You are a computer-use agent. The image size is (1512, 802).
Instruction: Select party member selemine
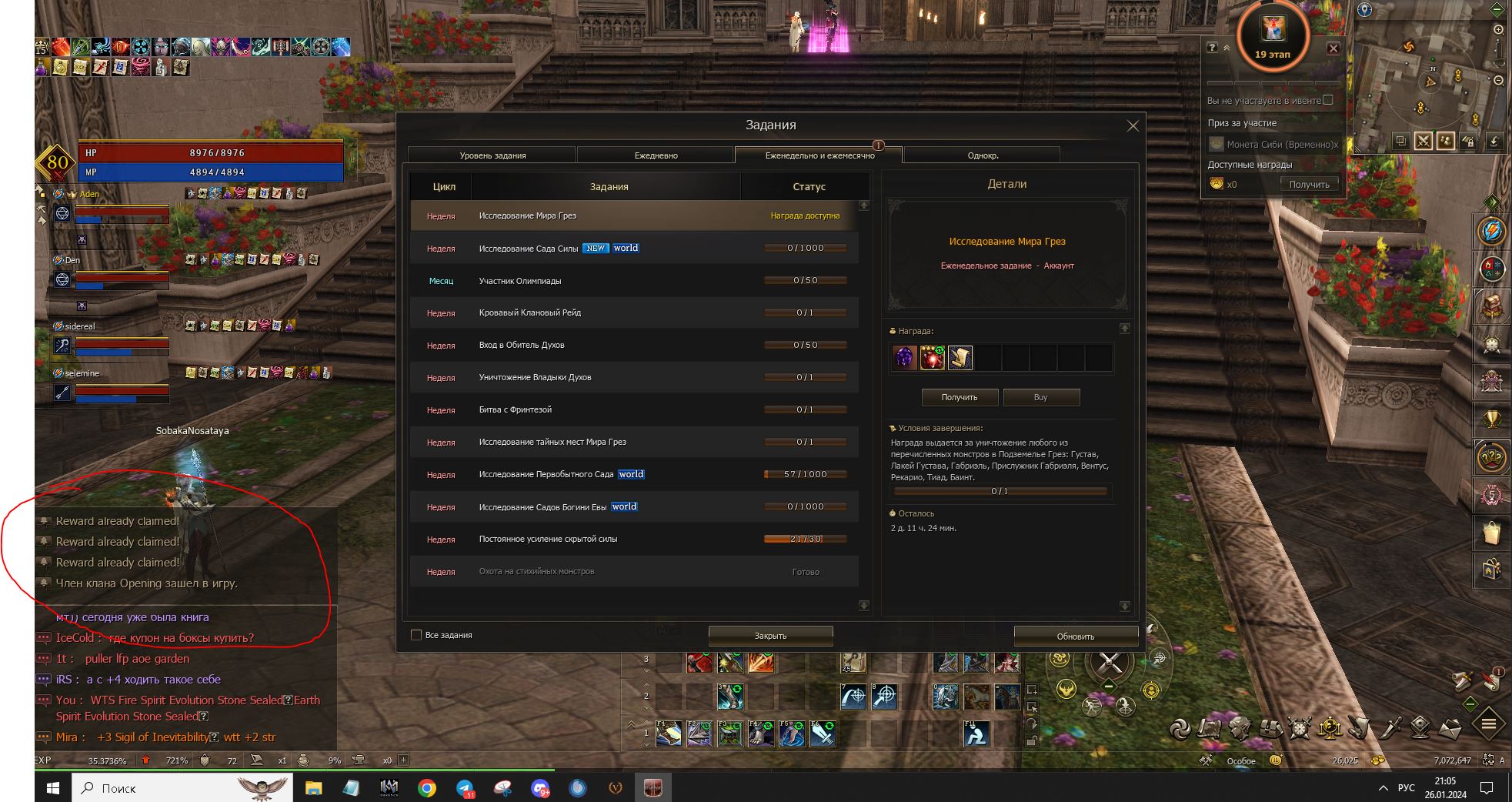82,373
